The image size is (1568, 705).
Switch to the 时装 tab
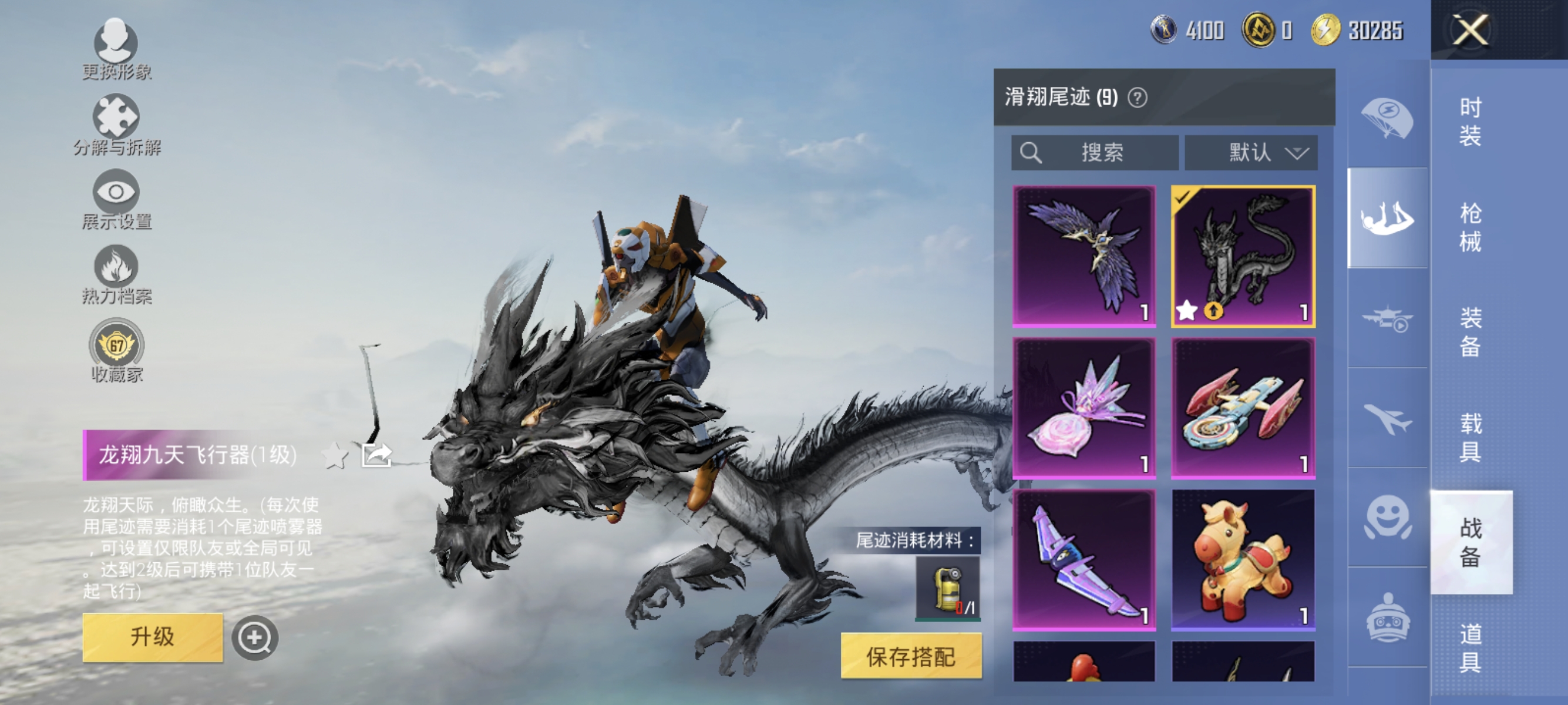pos(1471,122)
